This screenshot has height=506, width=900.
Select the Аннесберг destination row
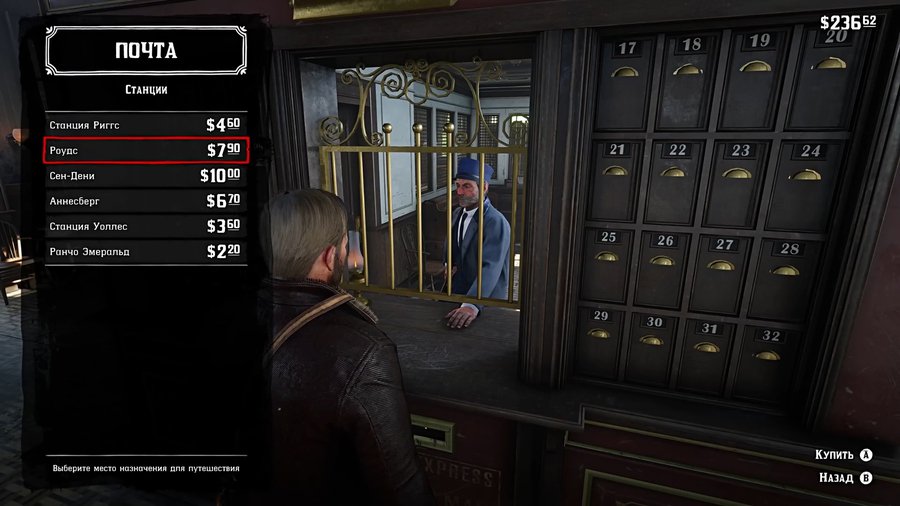[x=145, y=201]
